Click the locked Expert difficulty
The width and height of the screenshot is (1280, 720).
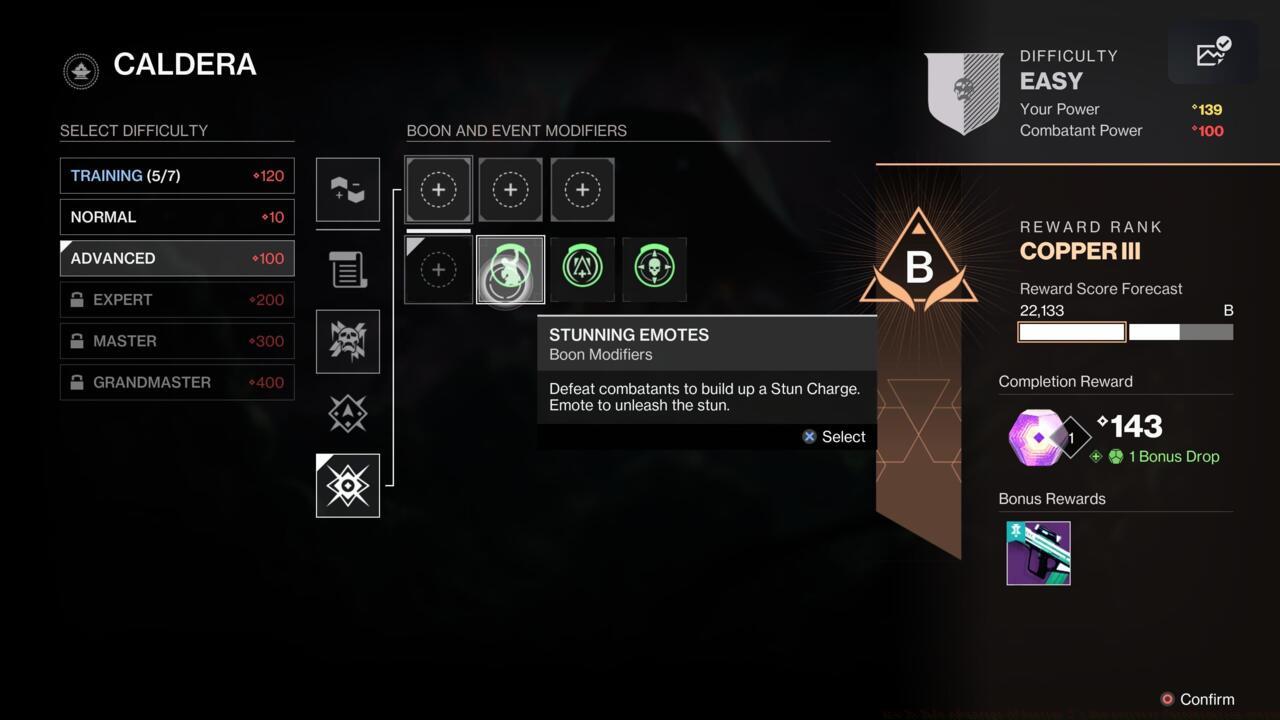(177, 300)
